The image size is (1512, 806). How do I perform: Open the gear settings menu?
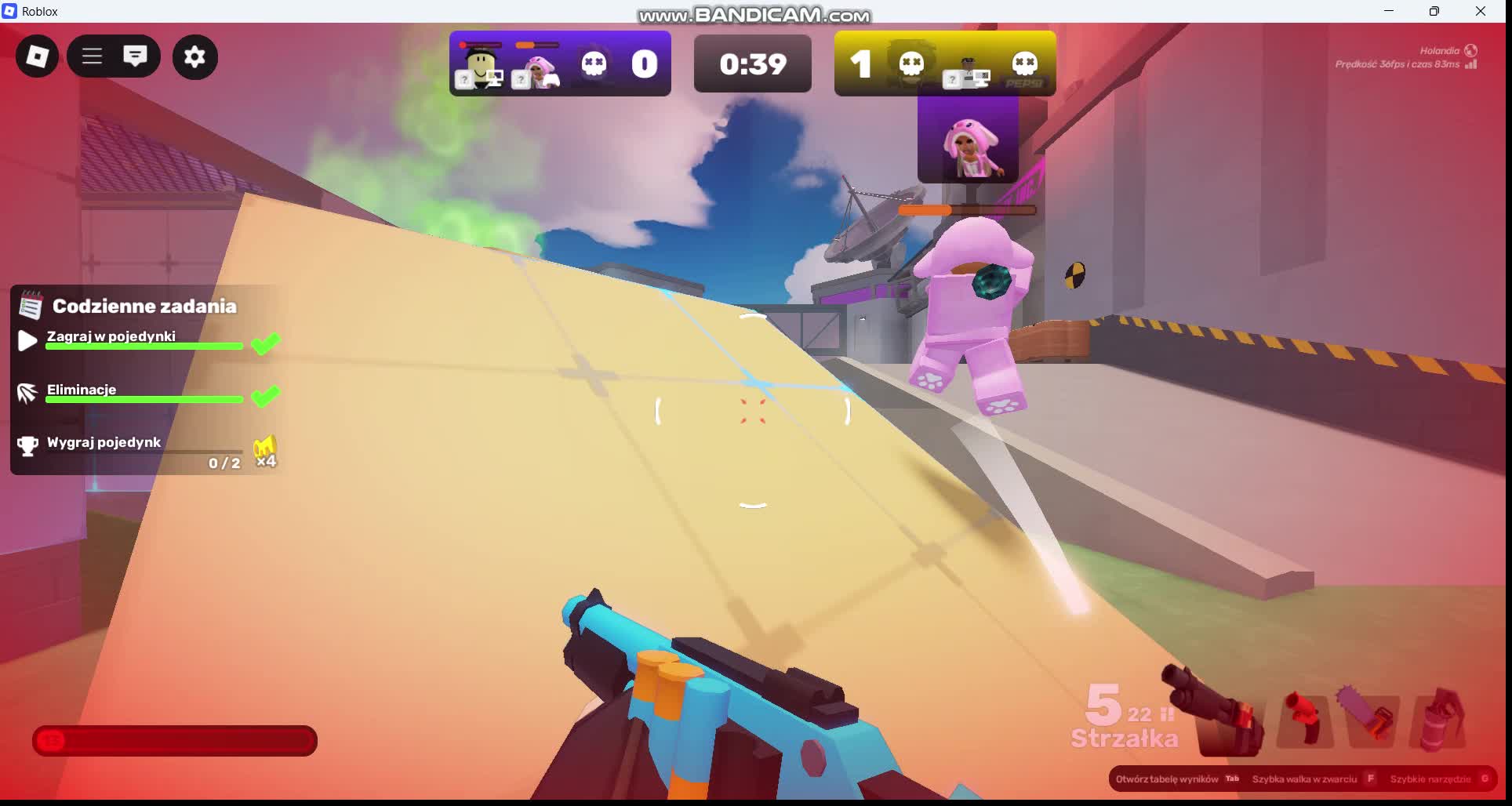coord(194,56)
